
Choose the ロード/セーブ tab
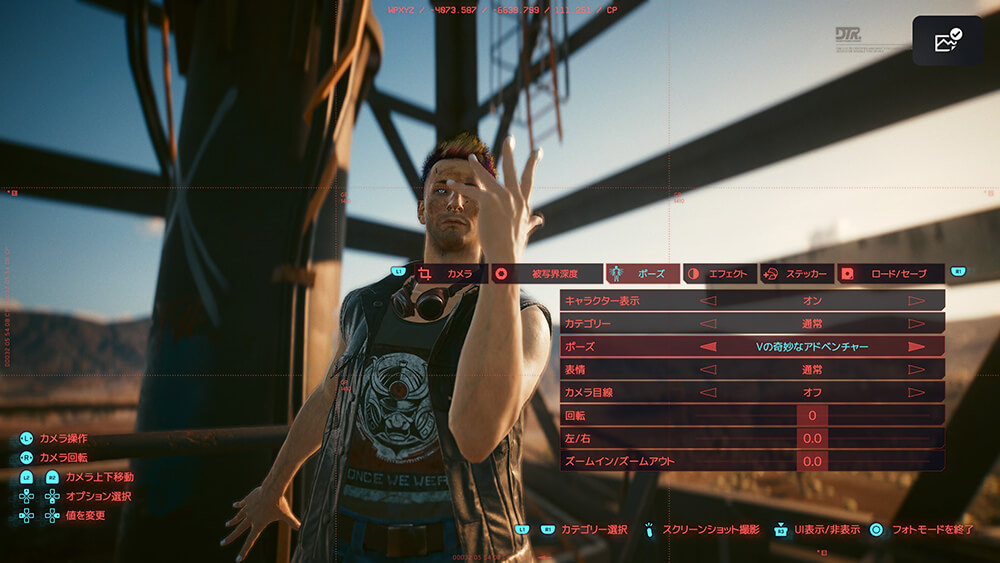click(x=890, y=273)
